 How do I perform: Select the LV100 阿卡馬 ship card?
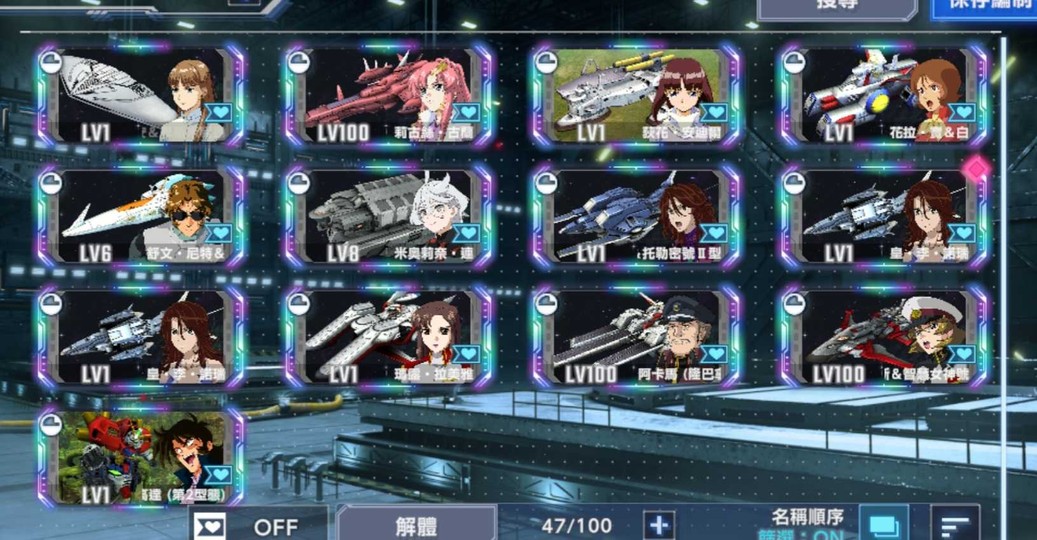coord(635,338)
